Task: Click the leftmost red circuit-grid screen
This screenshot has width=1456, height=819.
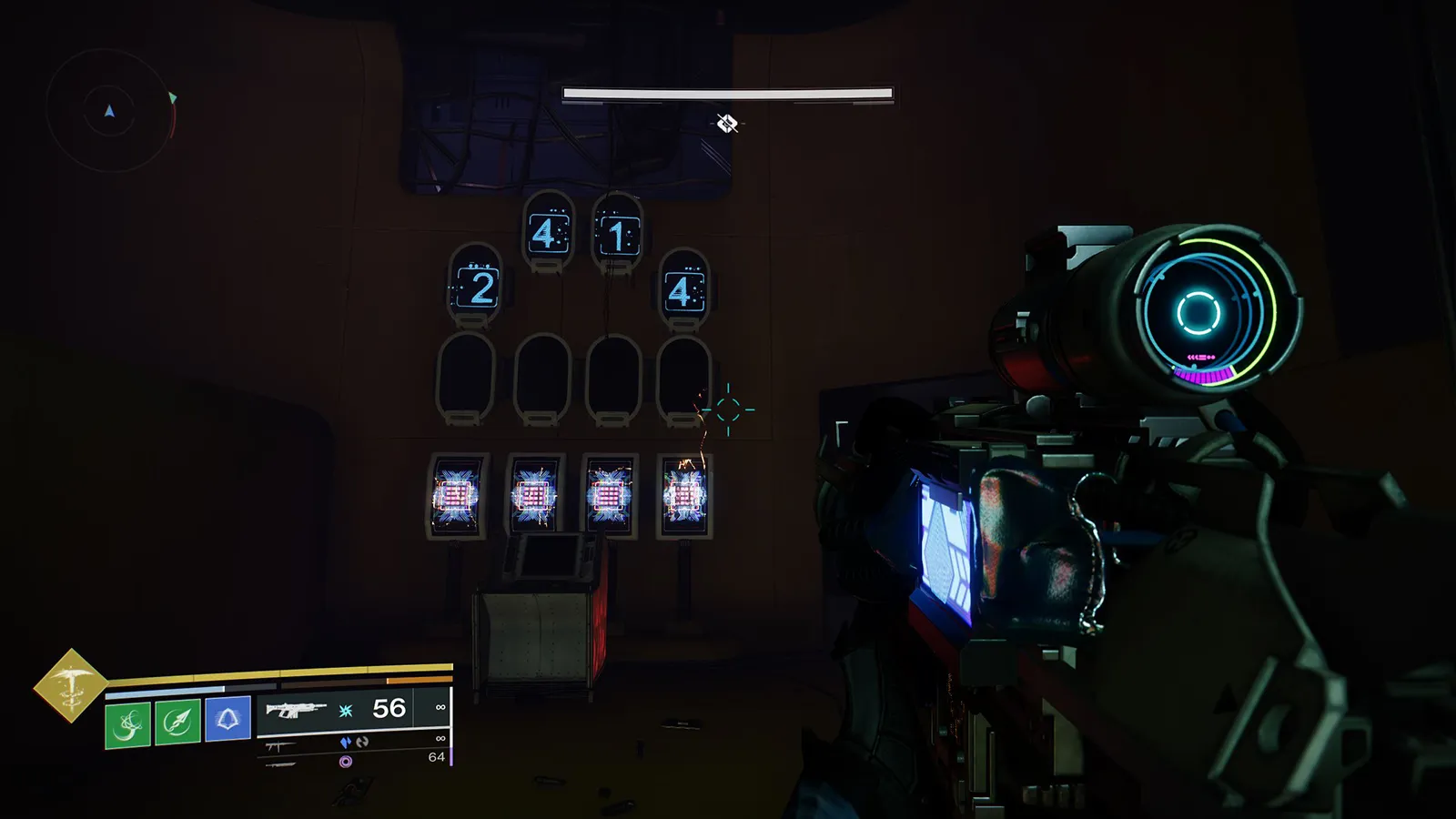Action: (x=457, y=495)
